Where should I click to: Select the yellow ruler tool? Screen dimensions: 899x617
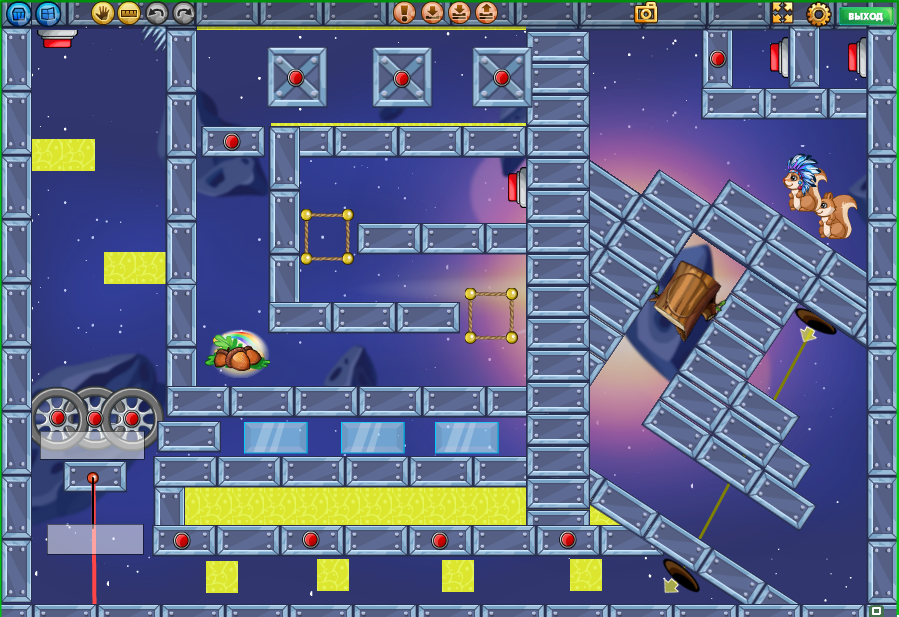click(x=129, y=13)
